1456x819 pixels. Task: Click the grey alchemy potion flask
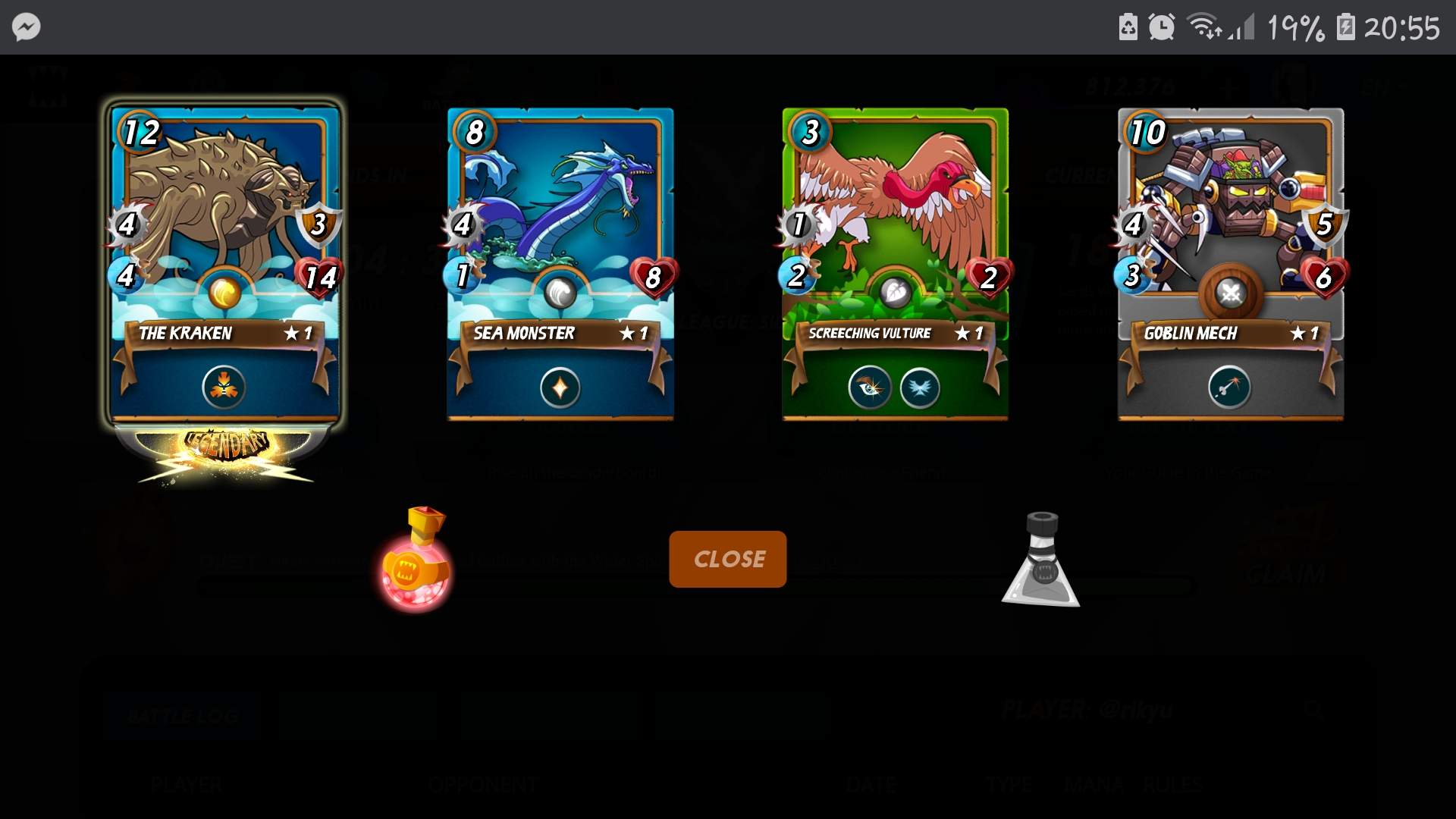(x=1041, y=561)
